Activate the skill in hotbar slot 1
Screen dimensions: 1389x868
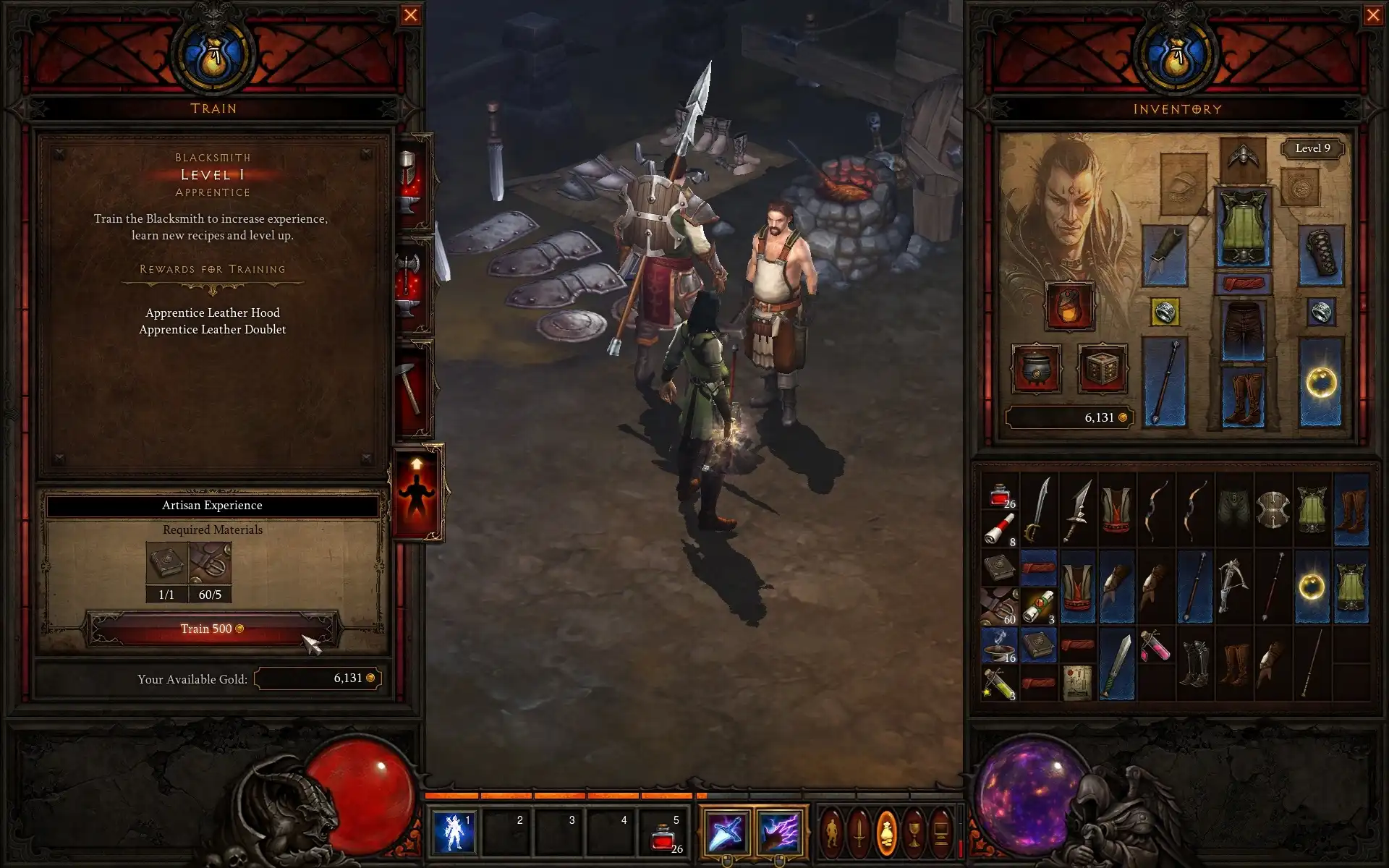pos(454,832)
